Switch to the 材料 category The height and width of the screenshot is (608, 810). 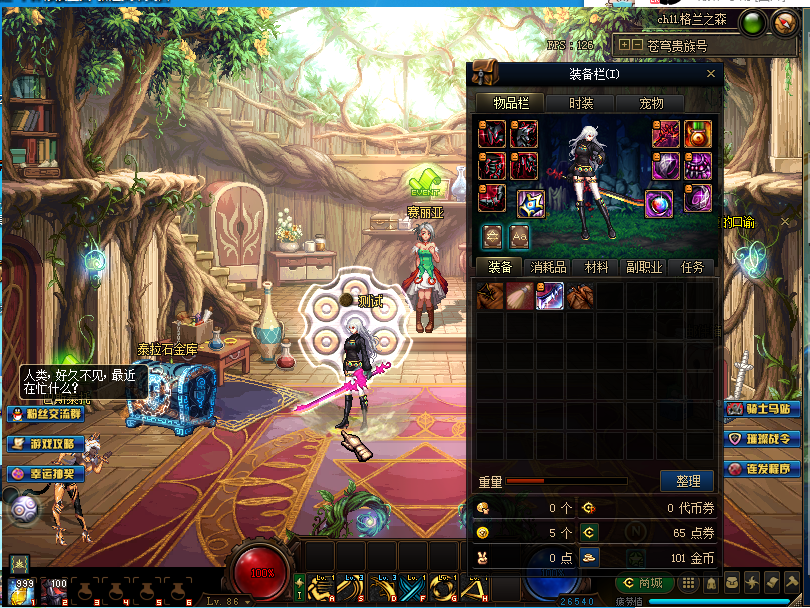[x=597, y=267]
